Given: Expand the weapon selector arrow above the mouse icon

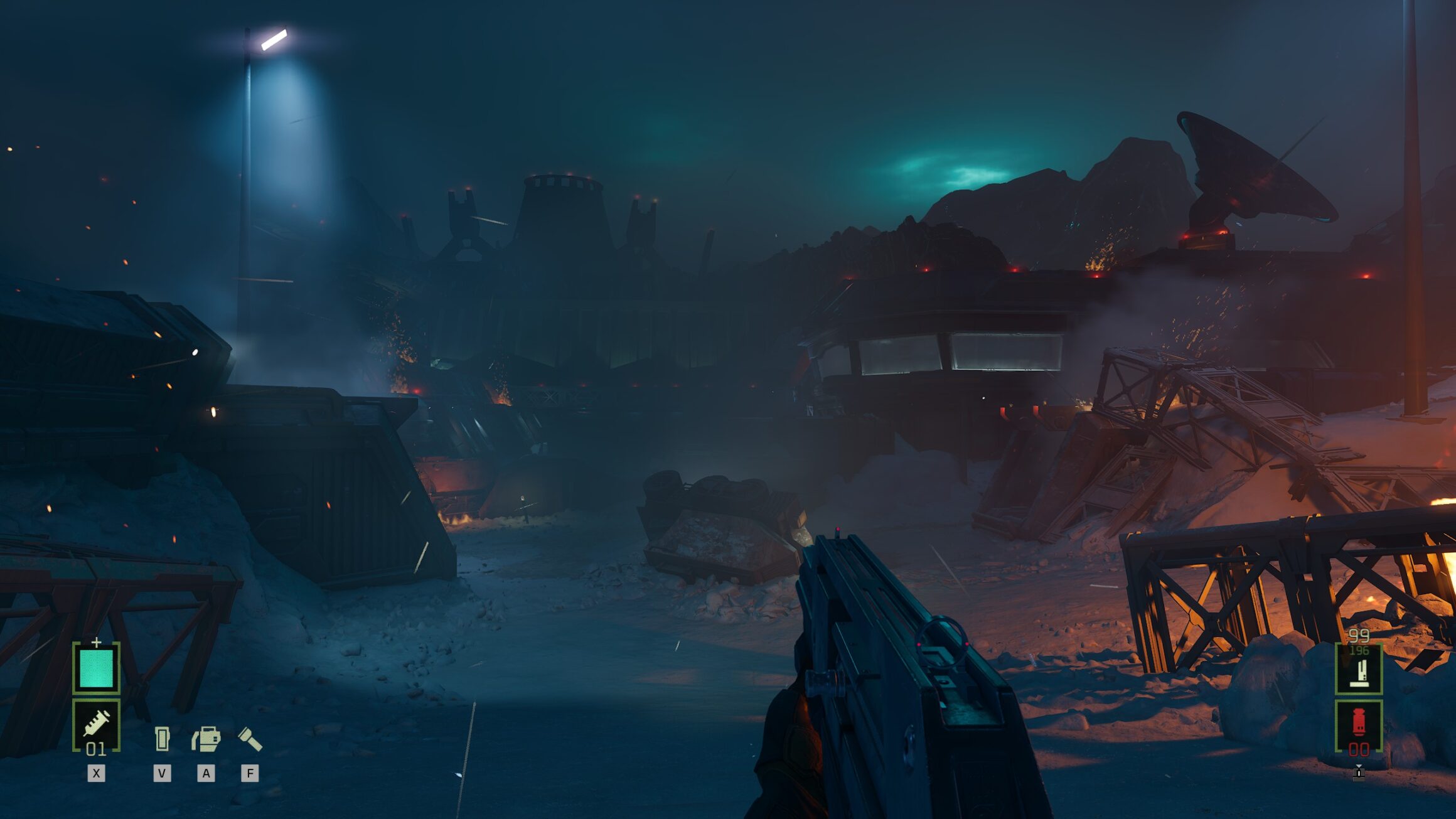Looking at the screenshot, I should (x=1359, y=766).
